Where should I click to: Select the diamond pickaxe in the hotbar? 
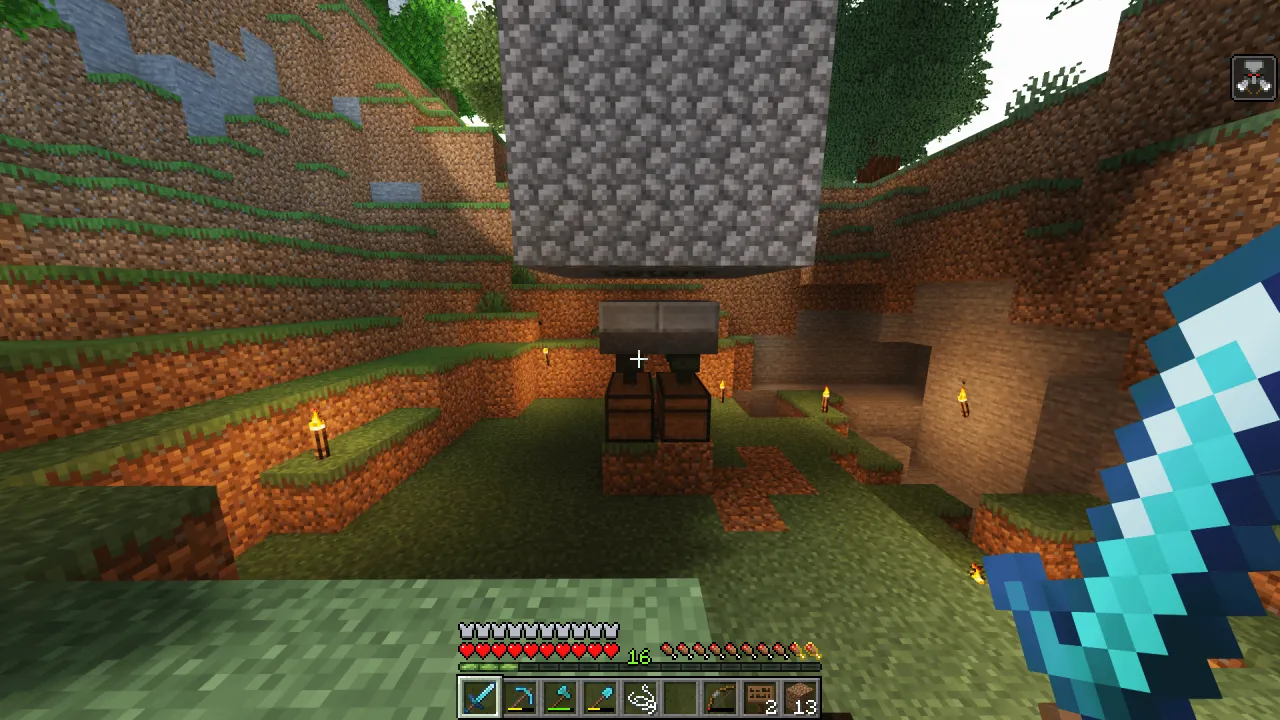coord(519,696)
